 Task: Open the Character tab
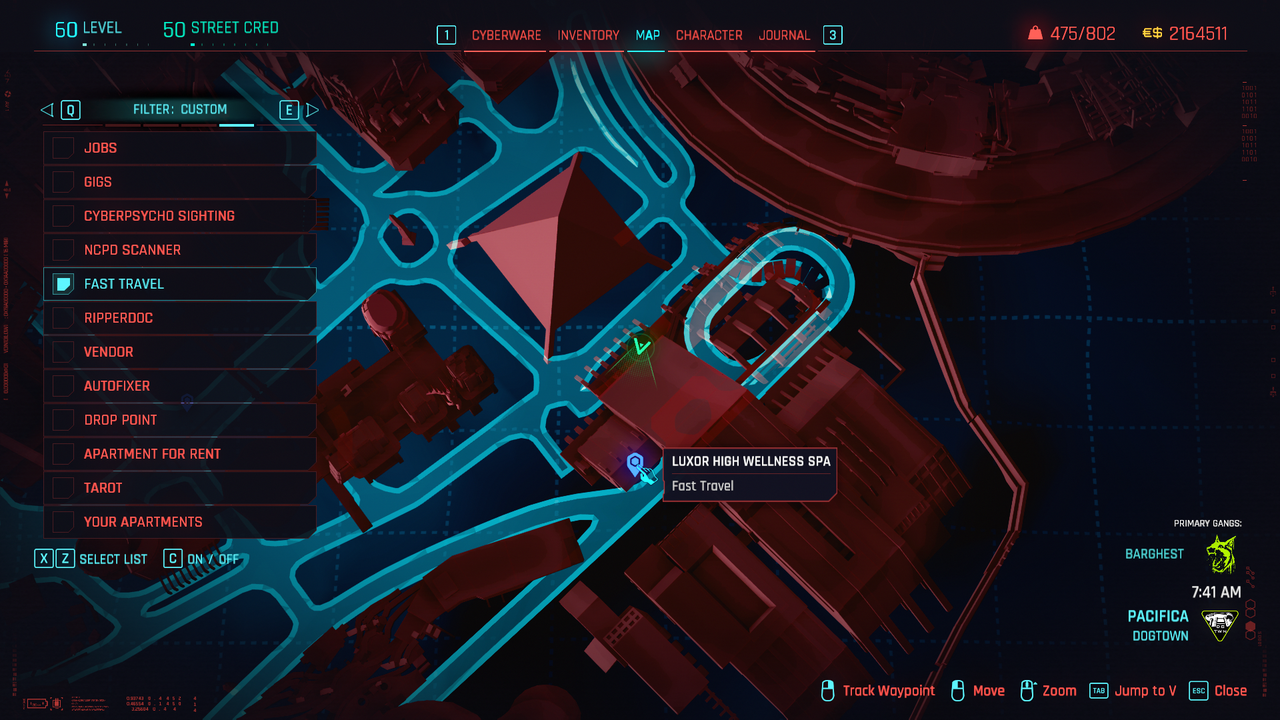[x=709, y=35]
